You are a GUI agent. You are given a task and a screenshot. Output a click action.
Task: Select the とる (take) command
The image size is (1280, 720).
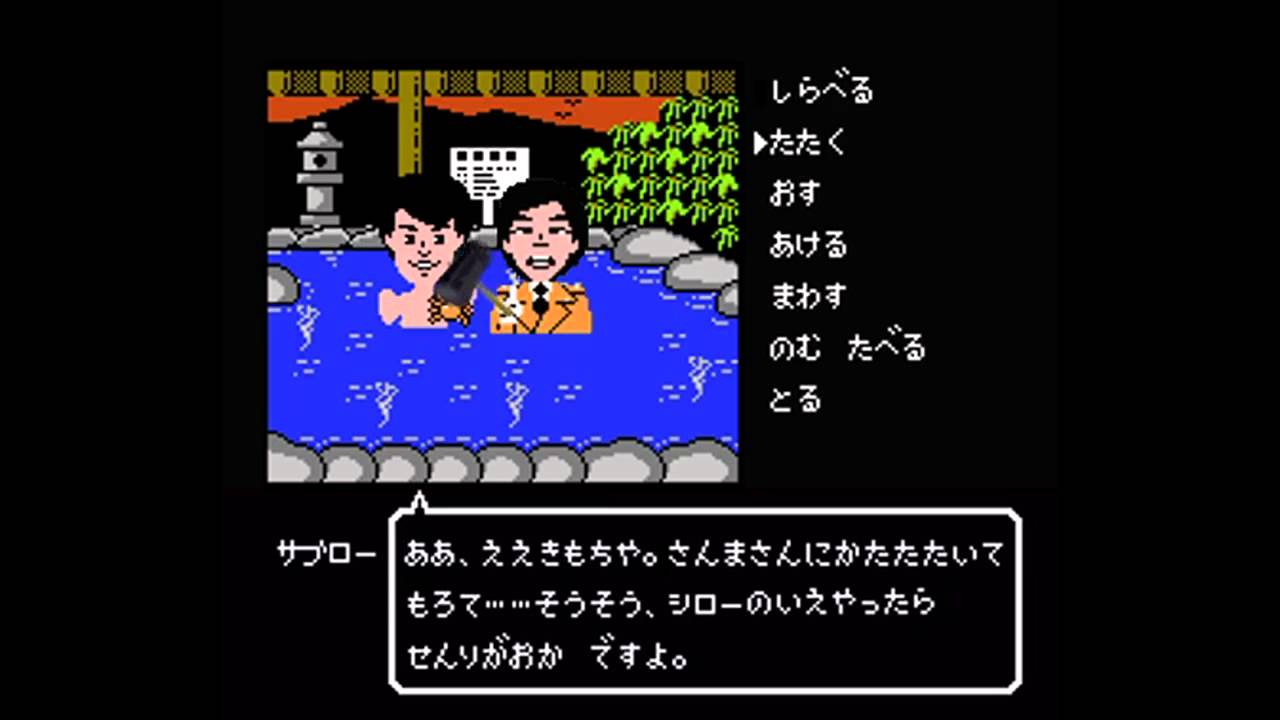pos(794,399)
